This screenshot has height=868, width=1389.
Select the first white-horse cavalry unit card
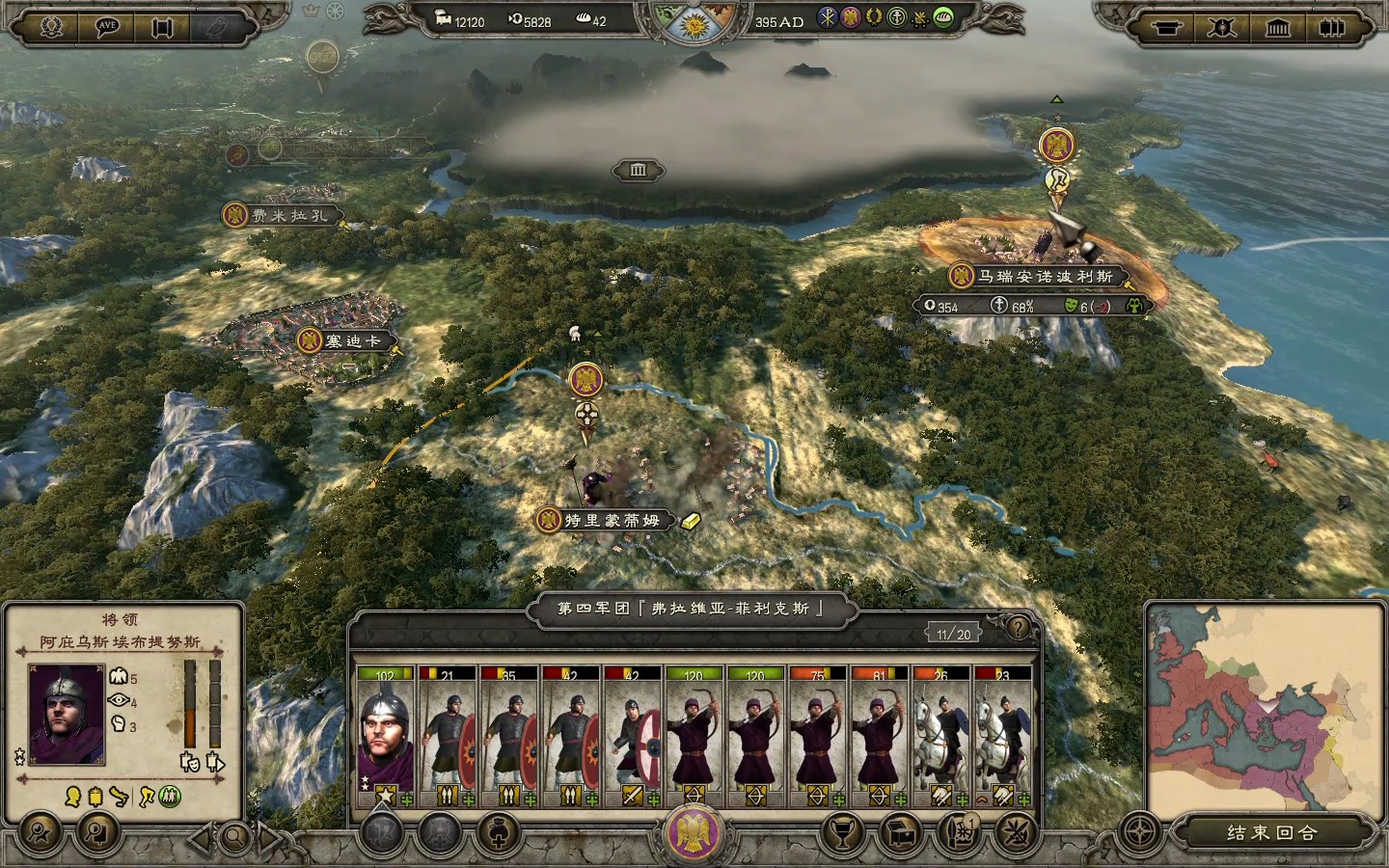coord(940,735)
